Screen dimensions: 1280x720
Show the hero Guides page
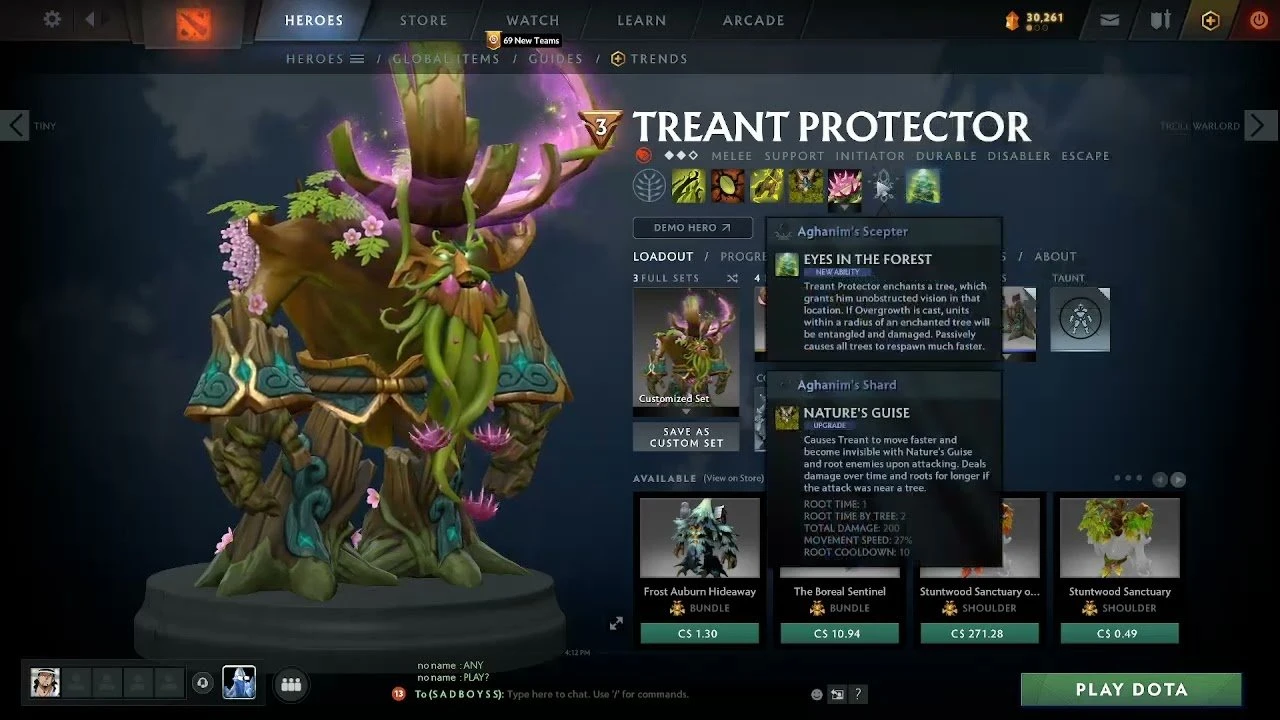click(x=555, y=59)
